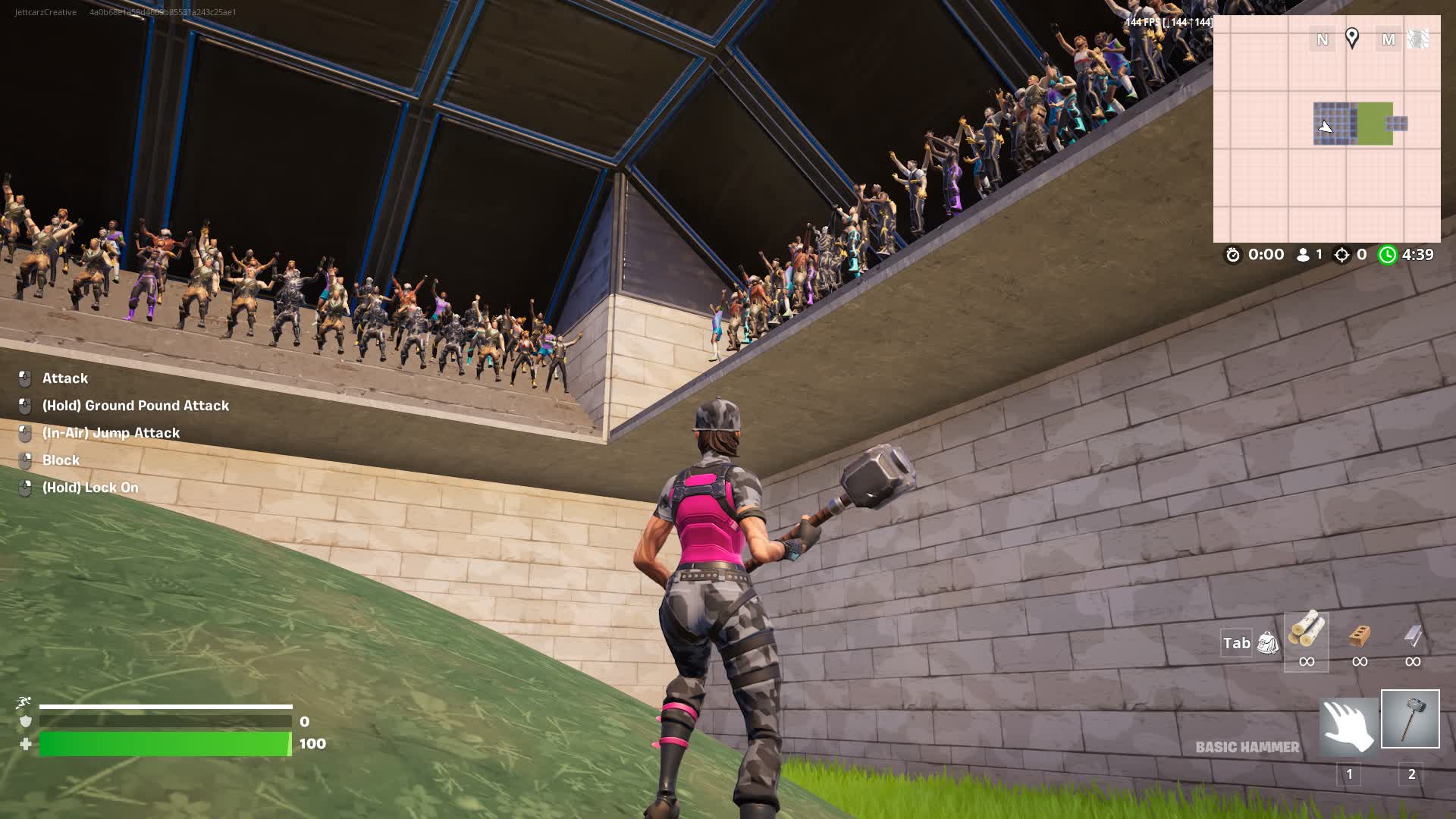Select the location pin marker above the minimap
Image resolution: width=1456 pixels, height=819 pixels.
[1354, 39]
